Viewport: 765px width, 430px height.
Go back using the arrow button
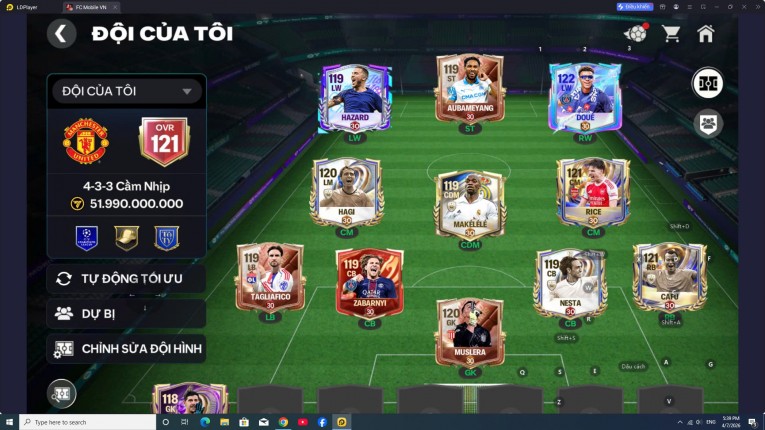(61, 34)
